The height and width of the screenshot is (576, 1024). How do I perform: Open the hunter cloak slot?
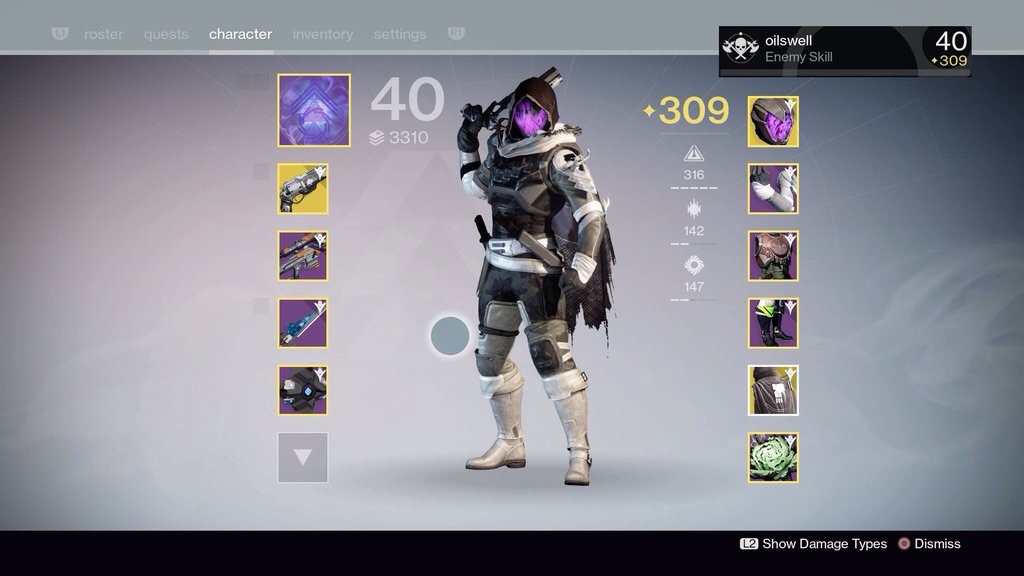pyautogui.click(x=773, y=390)
